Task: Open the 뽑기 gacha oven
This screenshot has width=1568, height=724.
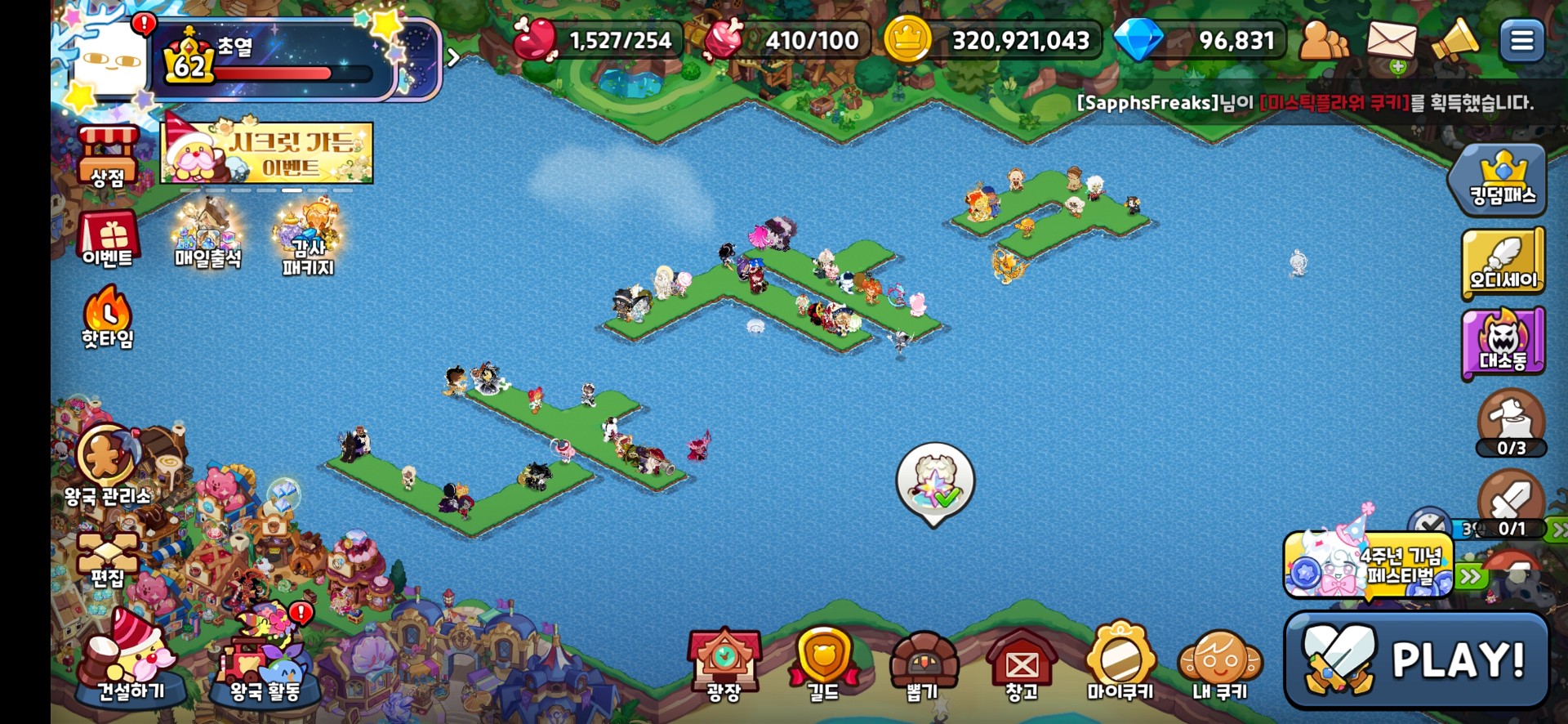Action: (x=923, y=664)
